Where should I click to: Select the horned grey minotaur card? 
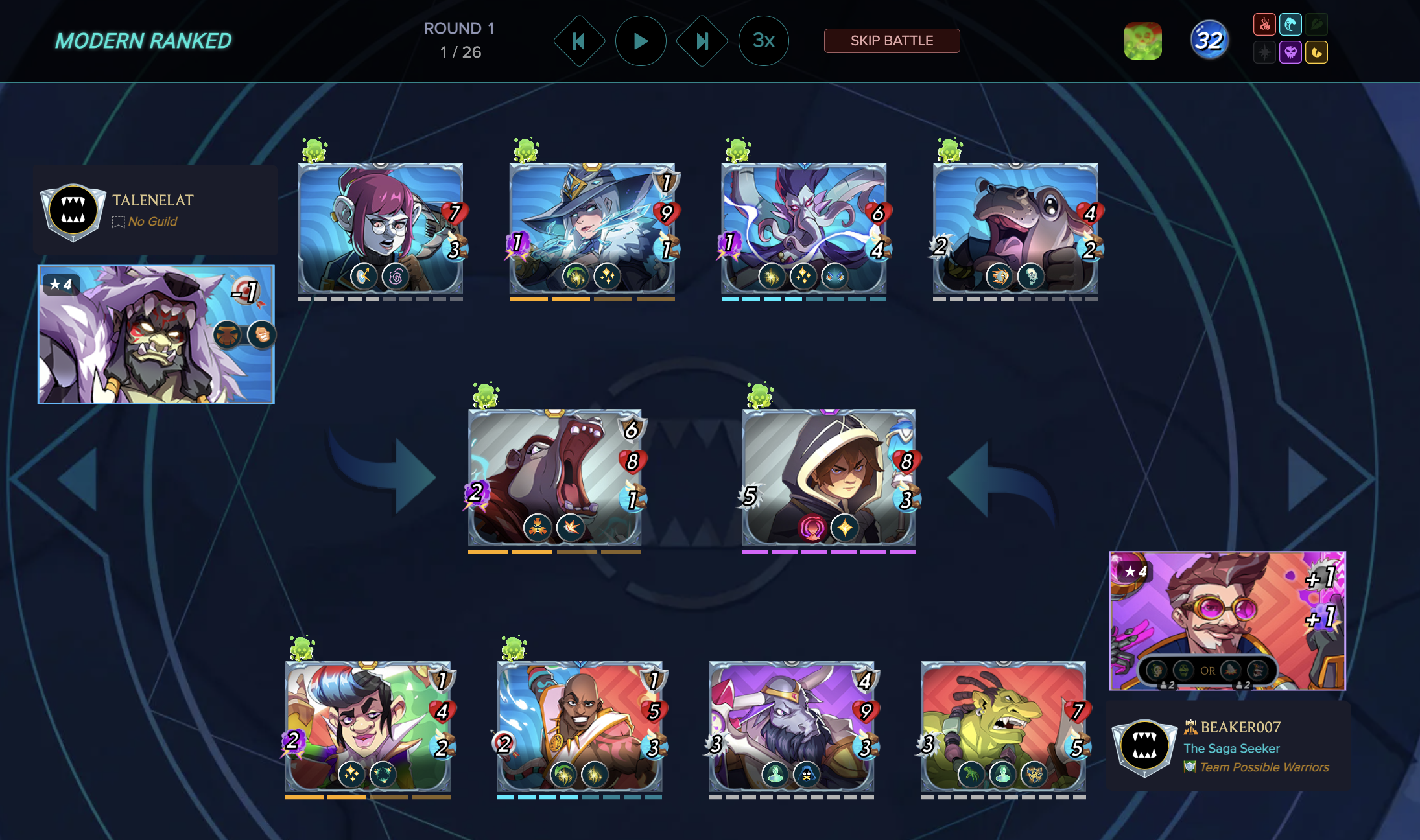click(791, 726)
